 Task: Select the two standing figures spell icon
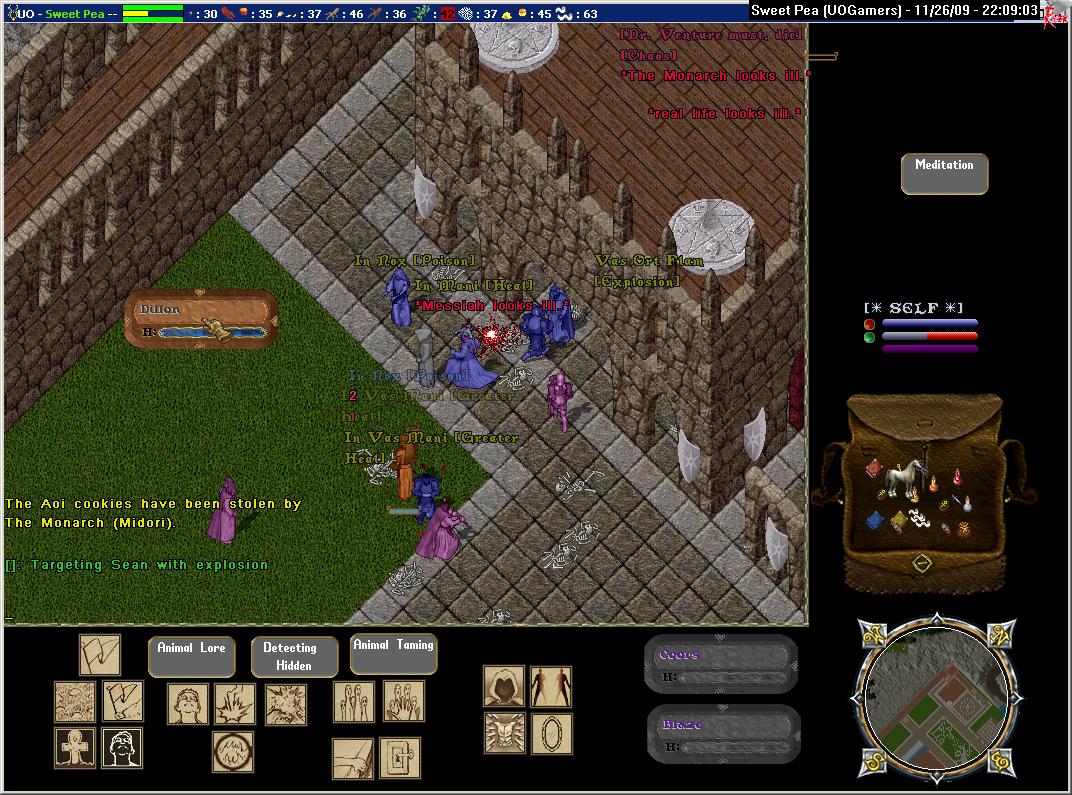(551, 686)
